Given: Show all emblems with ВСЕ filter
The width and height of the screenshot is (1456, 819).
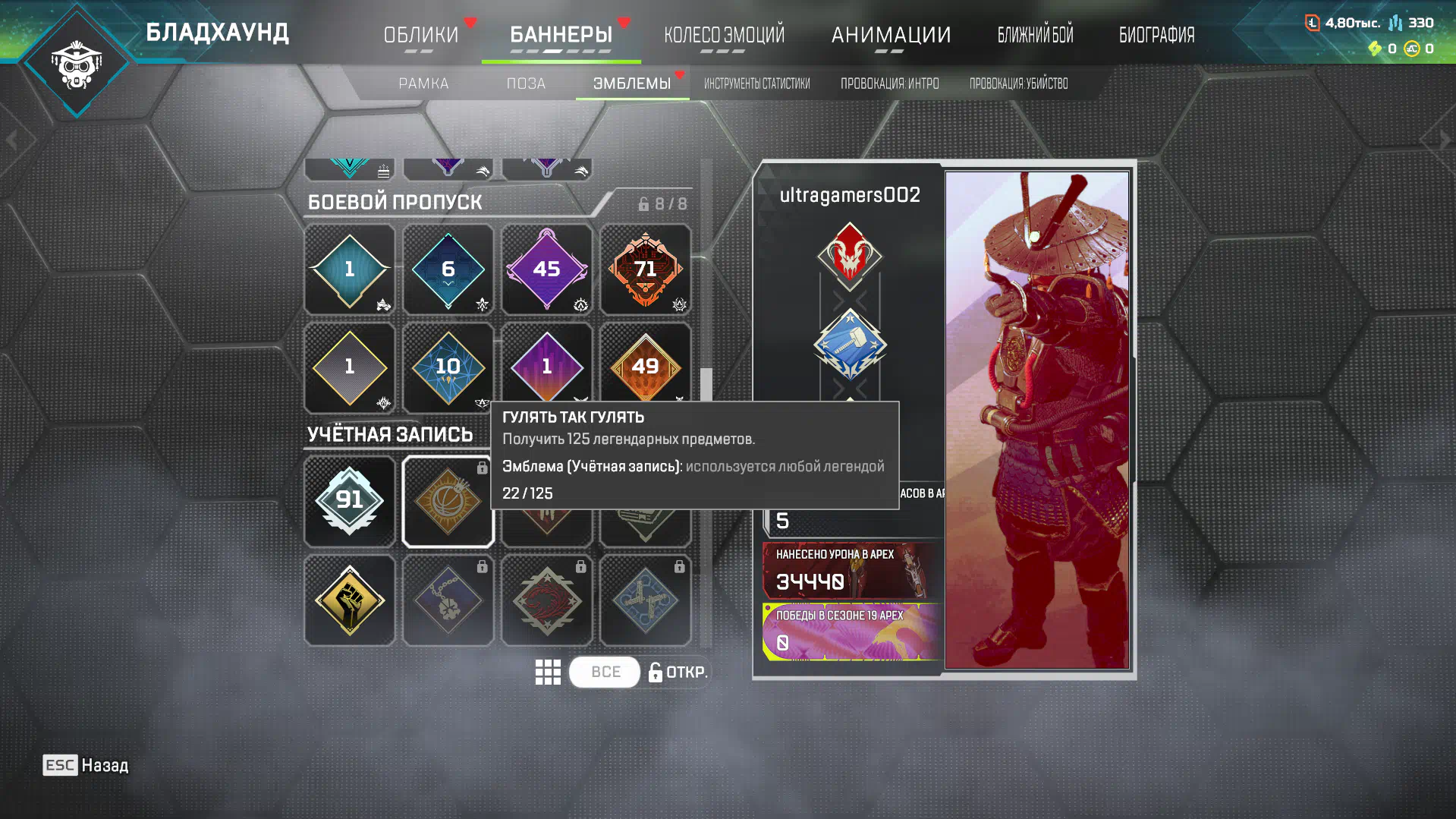Looking at the screenshot, I should 605,672.
